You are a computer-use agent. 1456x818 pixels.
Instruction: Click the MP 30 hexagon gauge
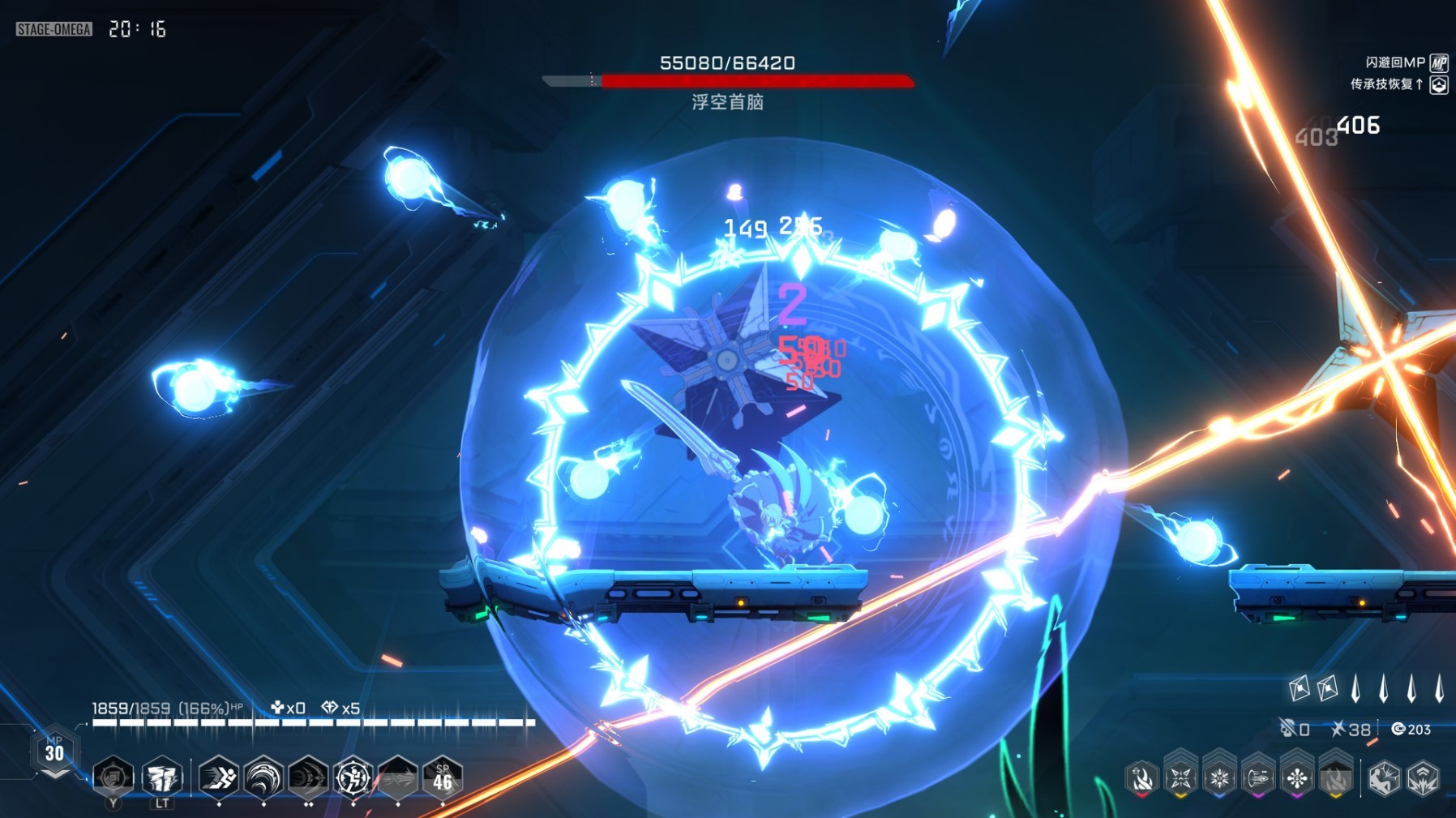tap(54, 752)
